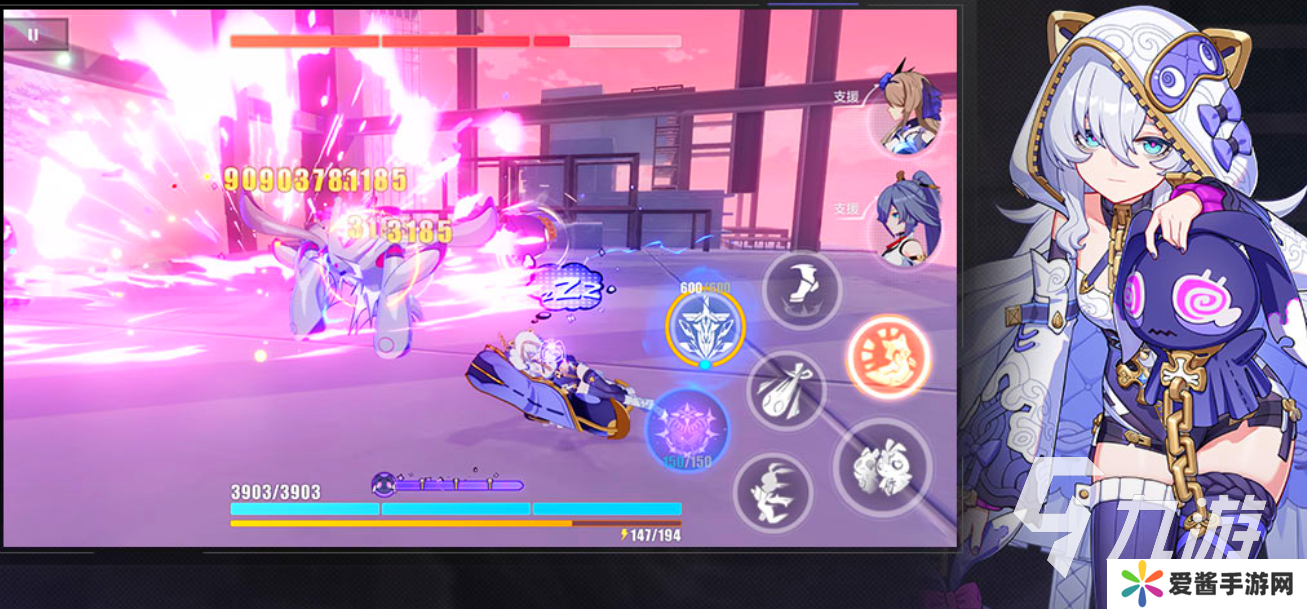1307x609 pixels.
Task: Tap the twin-bunny basic attack button
Action: [x=882, y=467]
